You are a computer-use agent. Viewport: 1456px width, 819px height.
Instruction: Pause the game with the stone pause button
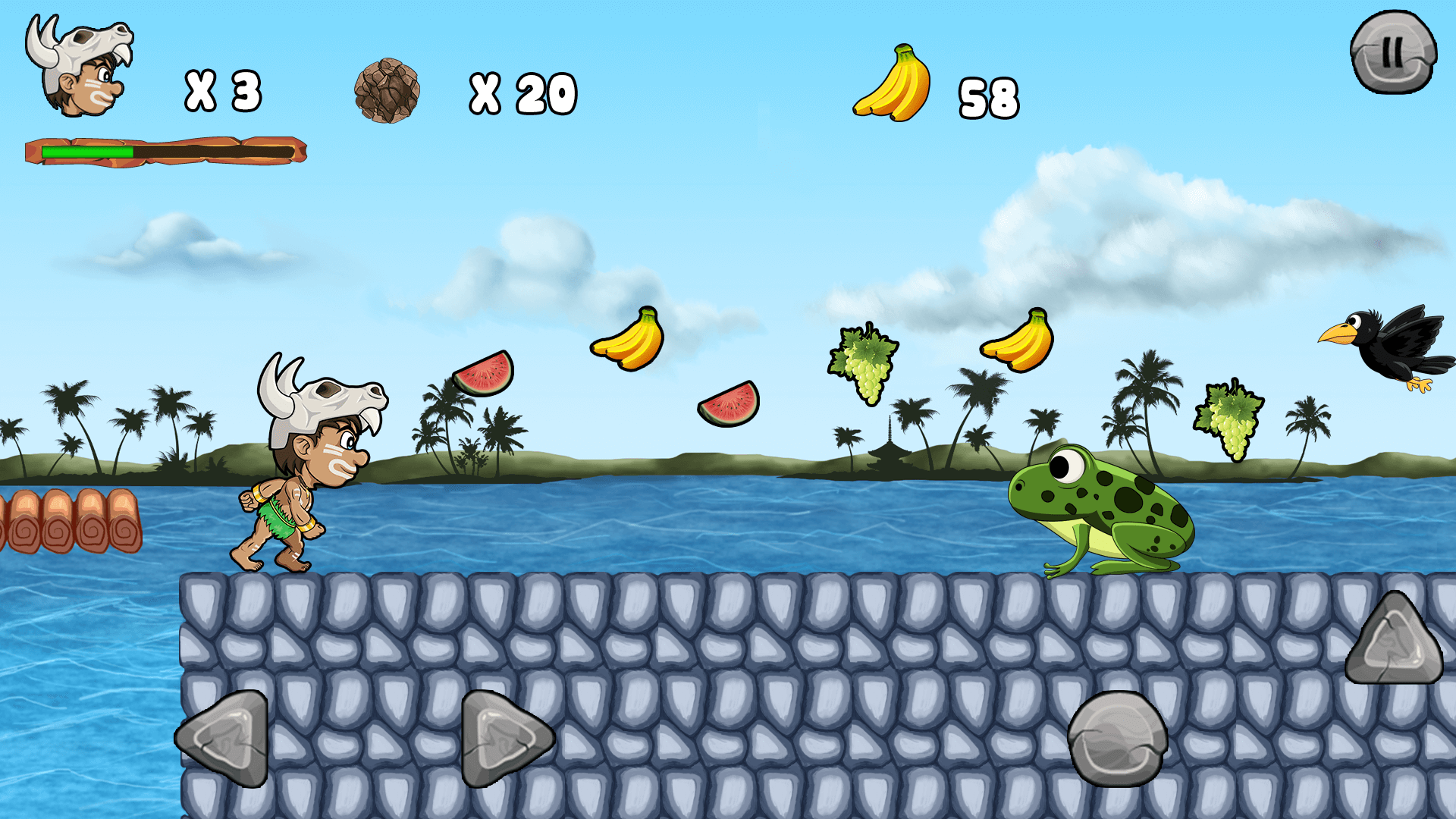(1394, 53)
